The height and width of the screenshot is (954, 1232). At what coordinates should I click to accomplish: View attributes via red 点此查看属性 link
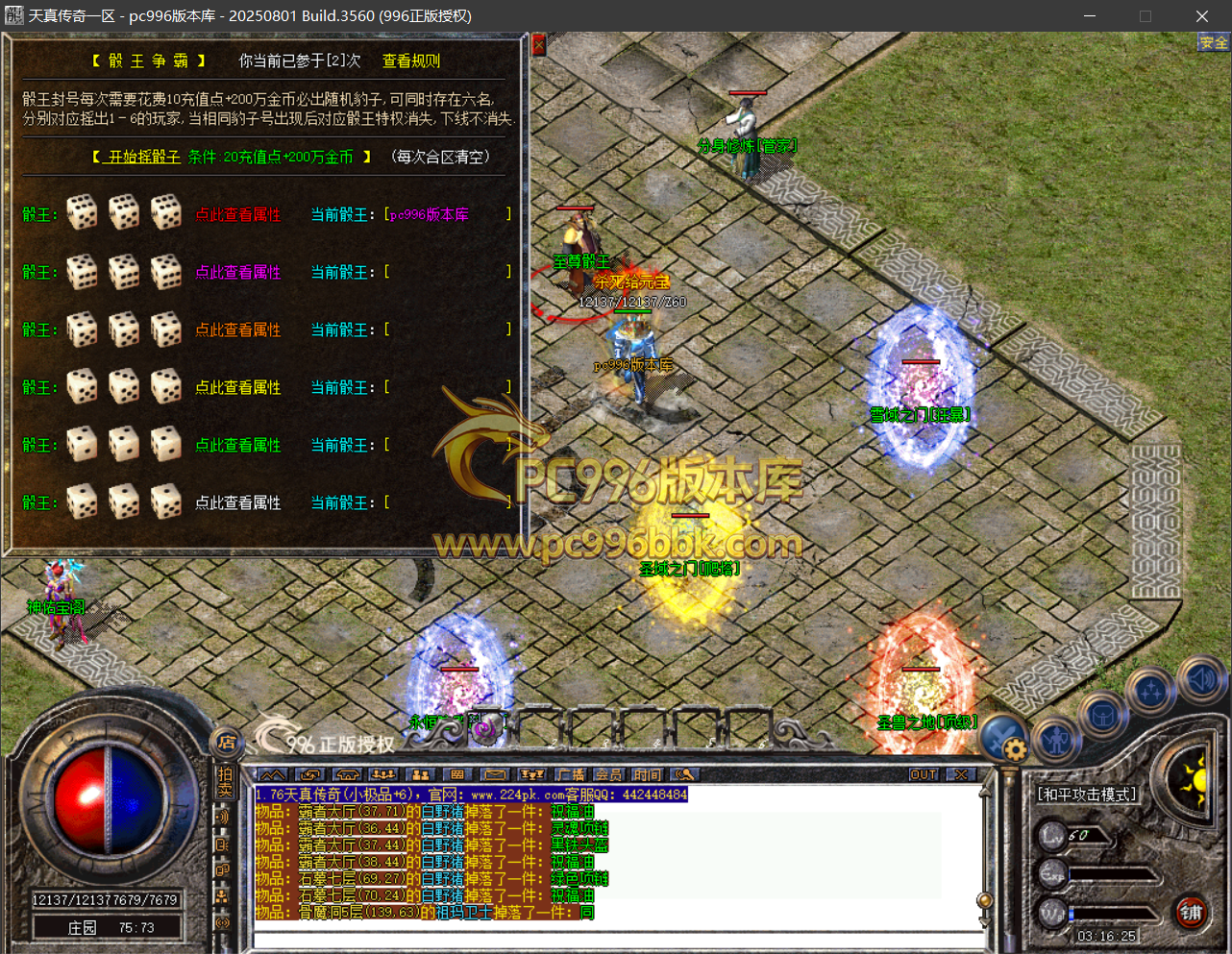238,214
